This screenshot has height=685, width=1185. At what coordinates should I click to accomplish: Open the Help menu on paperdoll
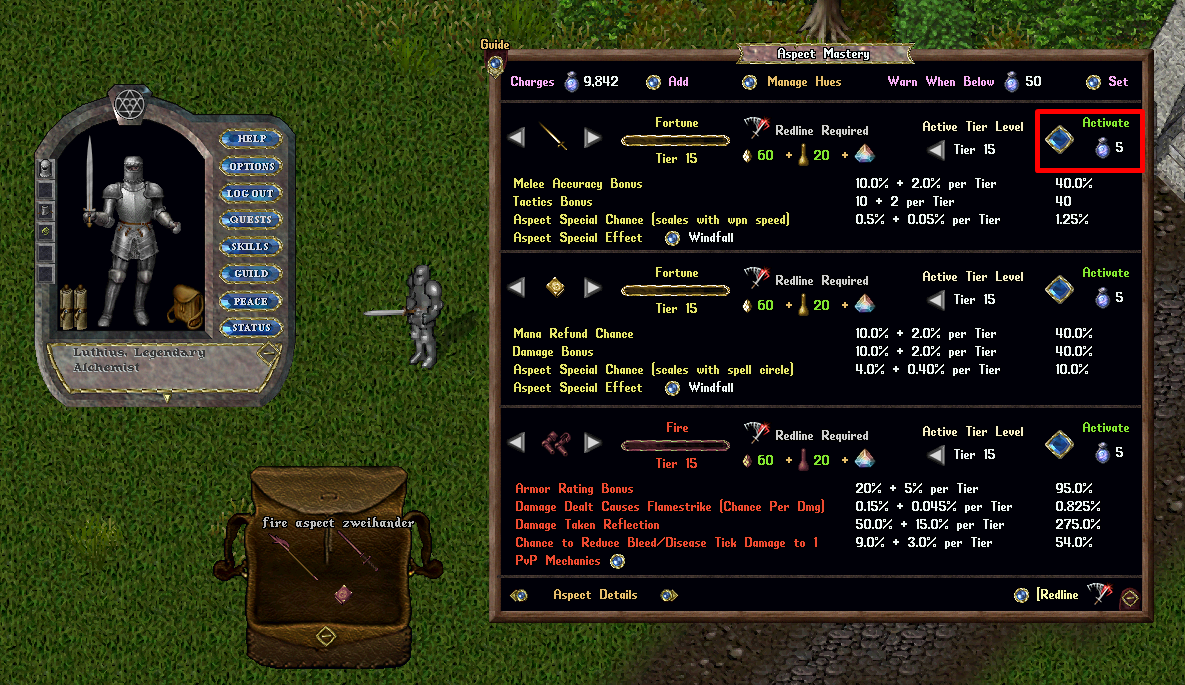pos(250,139)
